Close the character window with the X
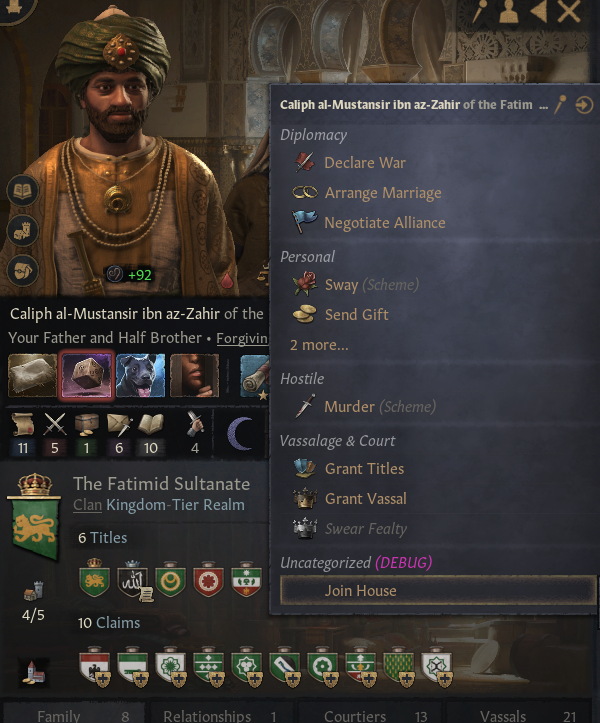The width and height of the screenshot is (600, 723). [x=569, y=12]
